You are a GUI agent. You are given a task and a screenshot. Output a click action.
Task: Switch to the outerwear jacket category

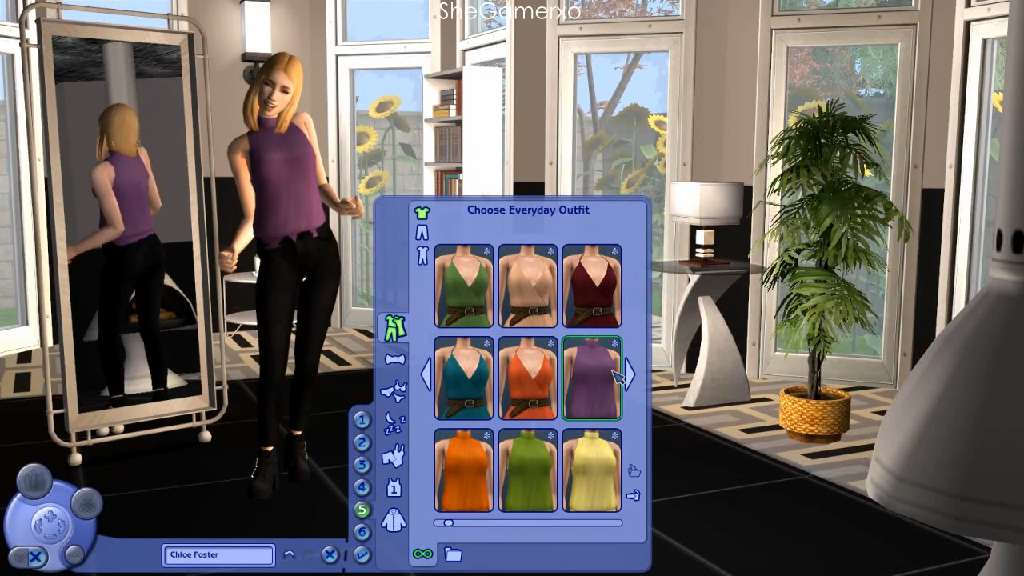(394, 519)
